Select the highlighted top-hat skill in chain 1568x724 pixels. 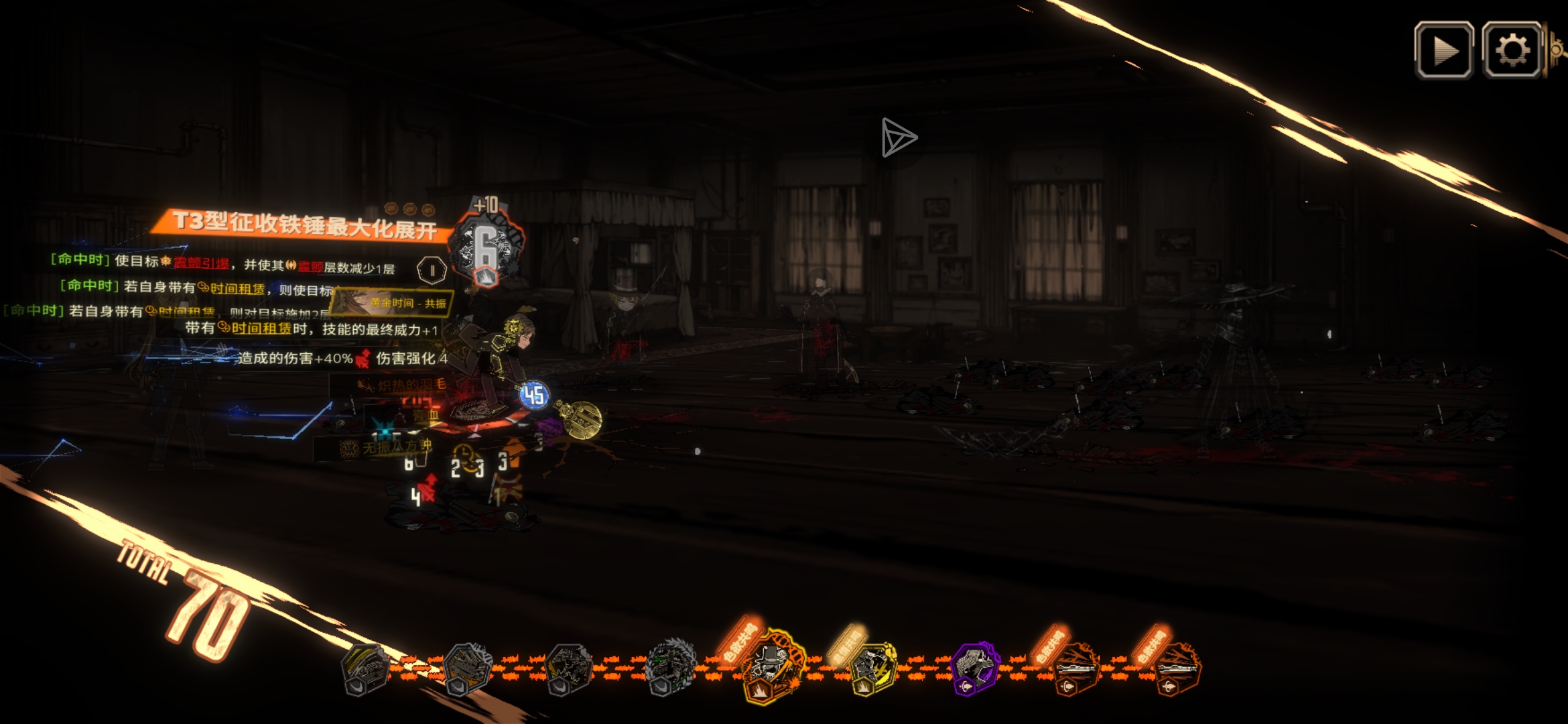pos(771,665)
